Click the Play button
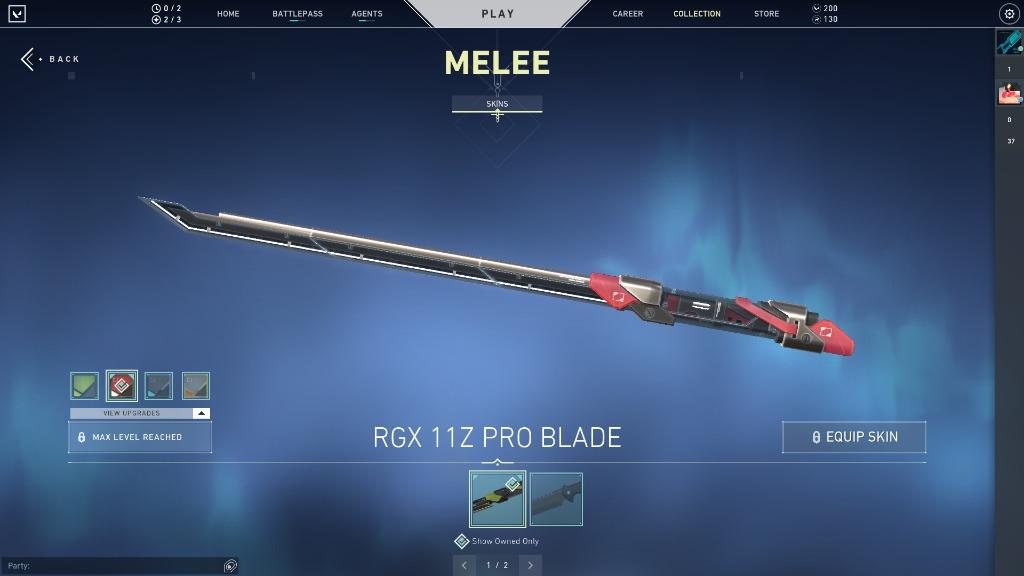The image size is (1024, 576). click(497, 14)
